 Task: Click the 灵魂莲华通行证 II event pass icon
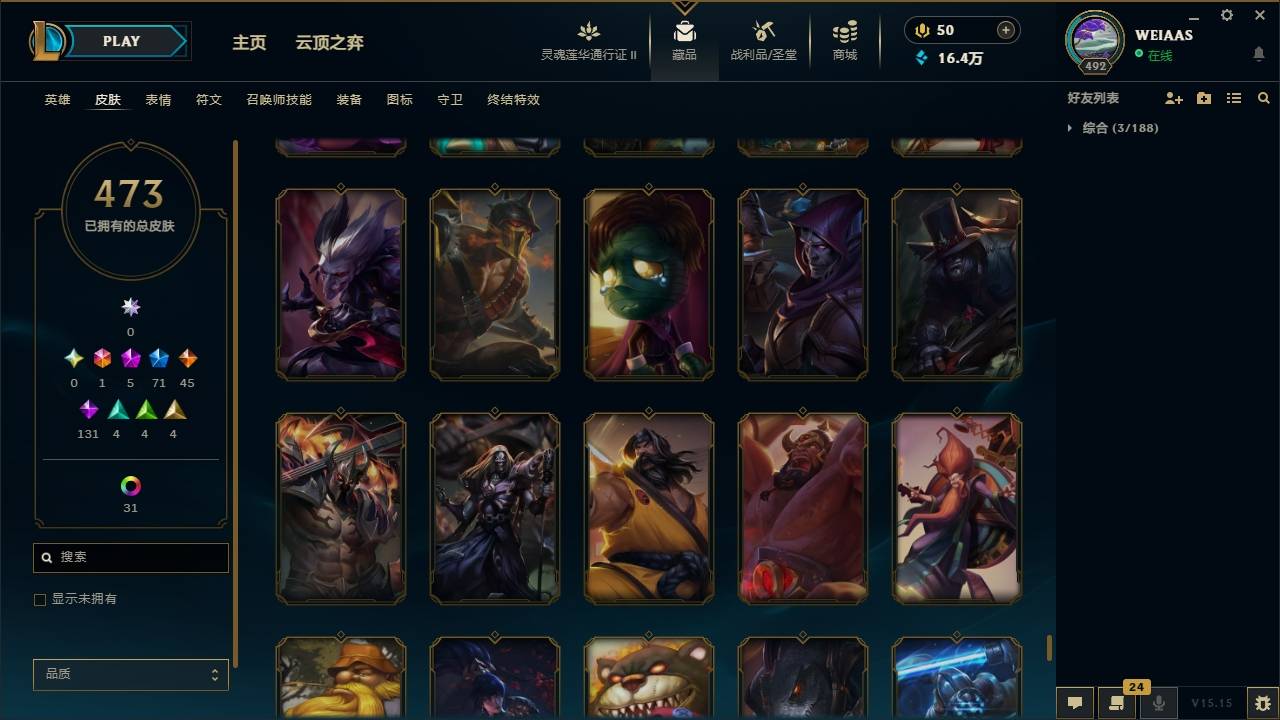click(588, 33)
